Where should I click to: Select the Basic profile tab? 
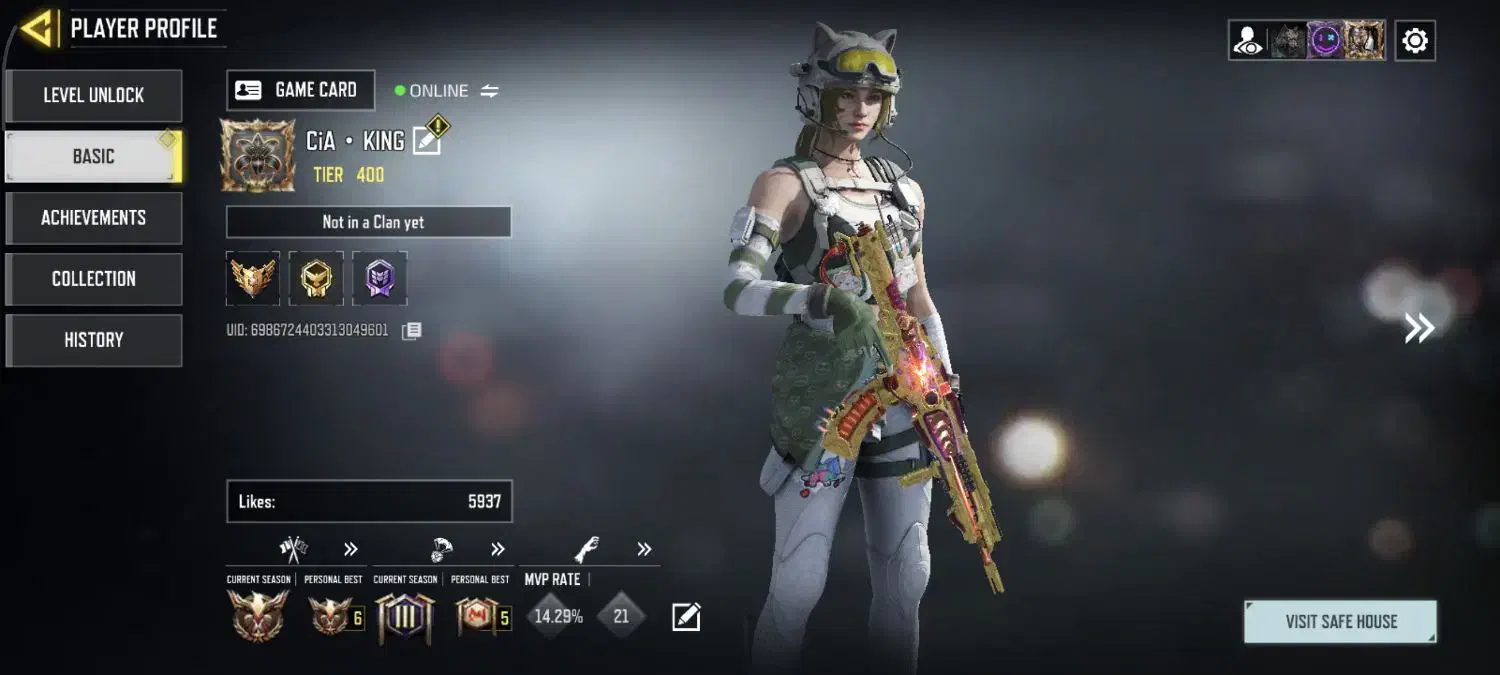94,157
